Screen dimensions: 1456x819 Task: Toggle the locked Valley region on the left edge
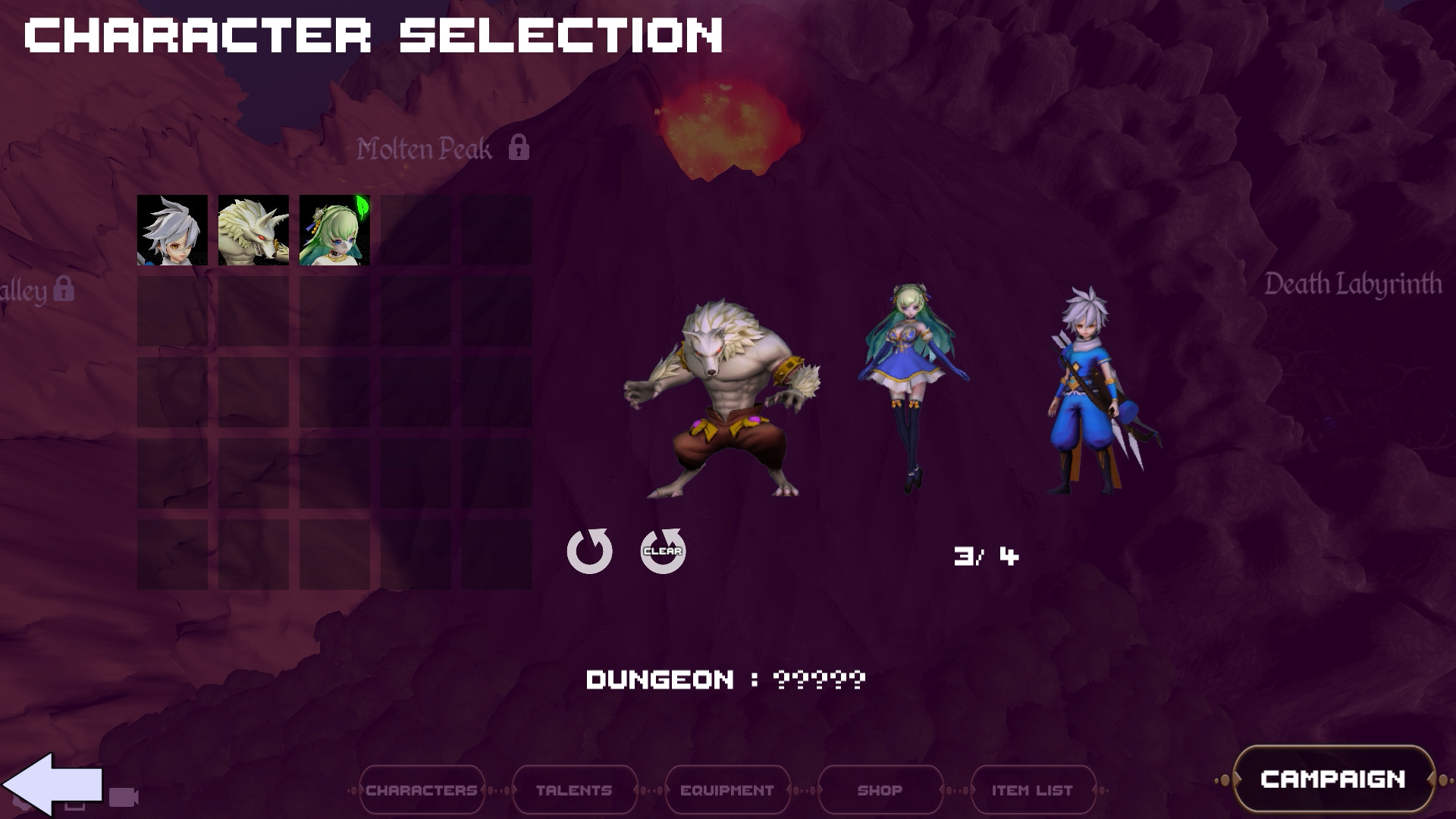click(x=64, y=288)
